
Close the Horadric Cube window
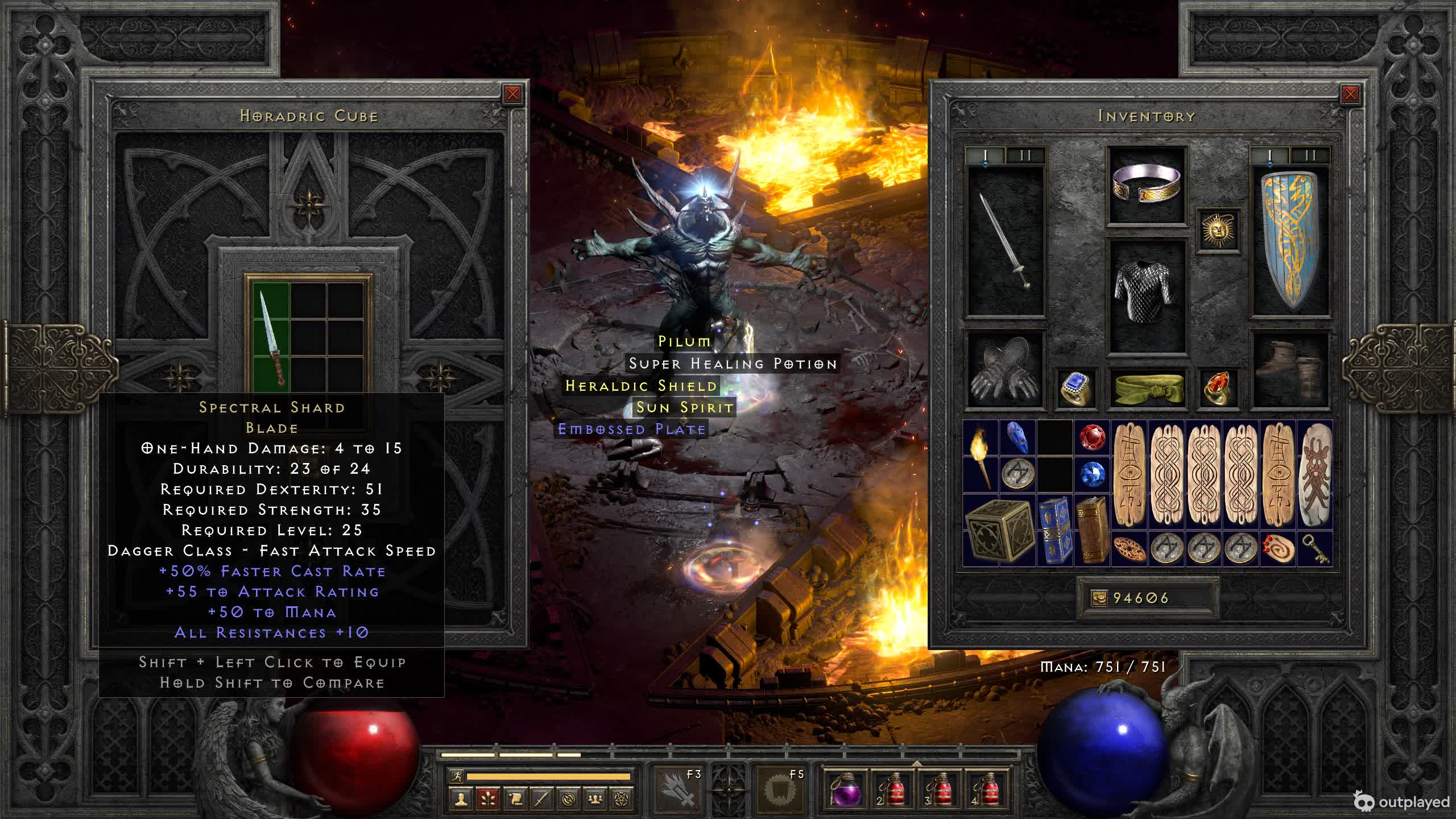[x=512, y=94]
